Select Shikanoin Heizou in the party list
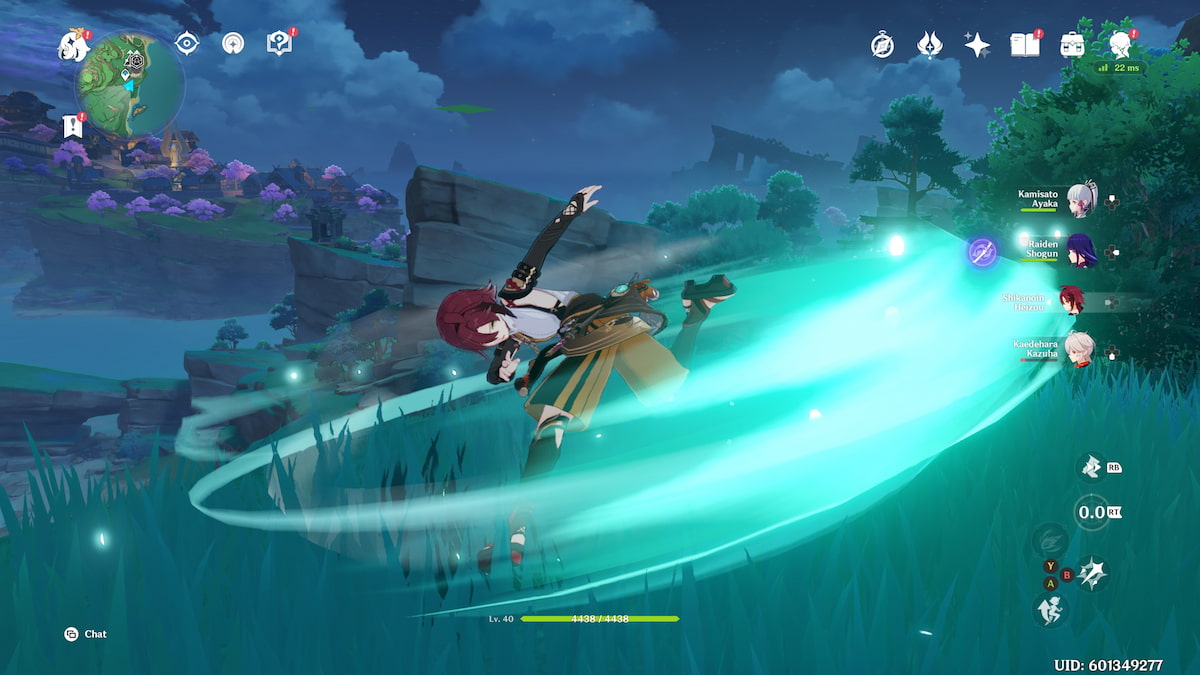 1074,301
